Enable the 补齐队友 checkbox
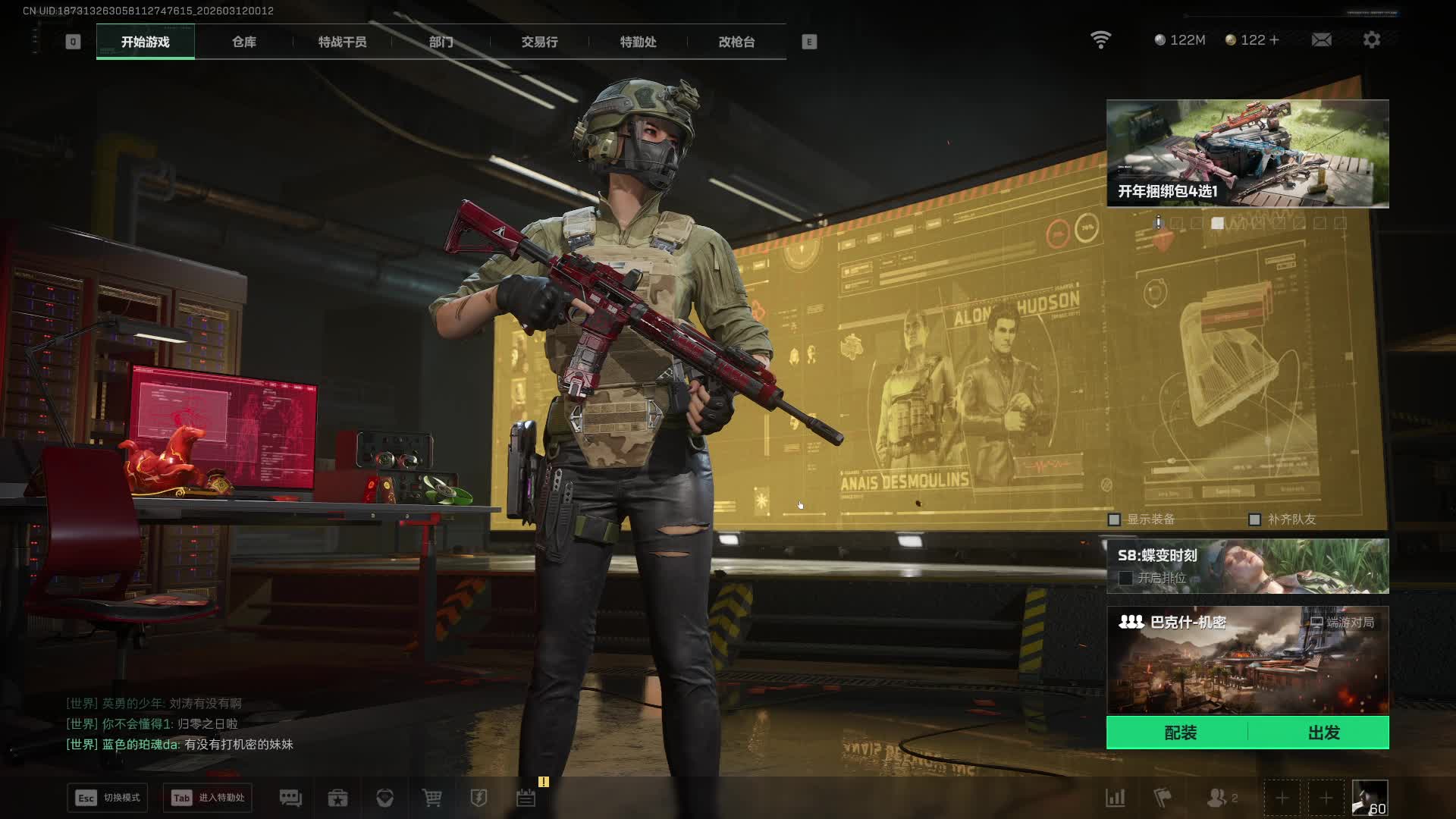The image size is (1456, 819). point(1254,519)
